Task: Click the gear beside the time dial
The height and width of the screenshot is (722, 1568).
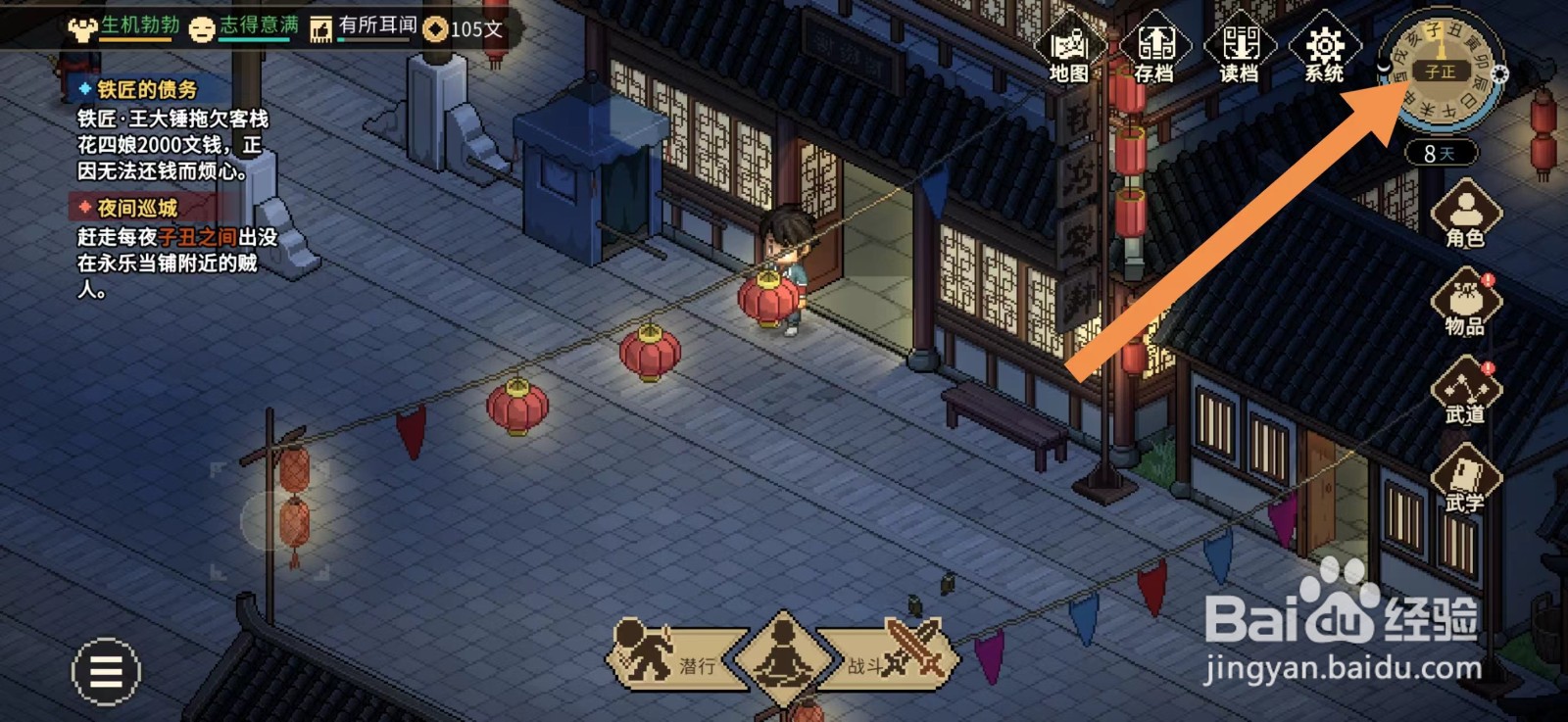Action: click(x=1501, y=72)
